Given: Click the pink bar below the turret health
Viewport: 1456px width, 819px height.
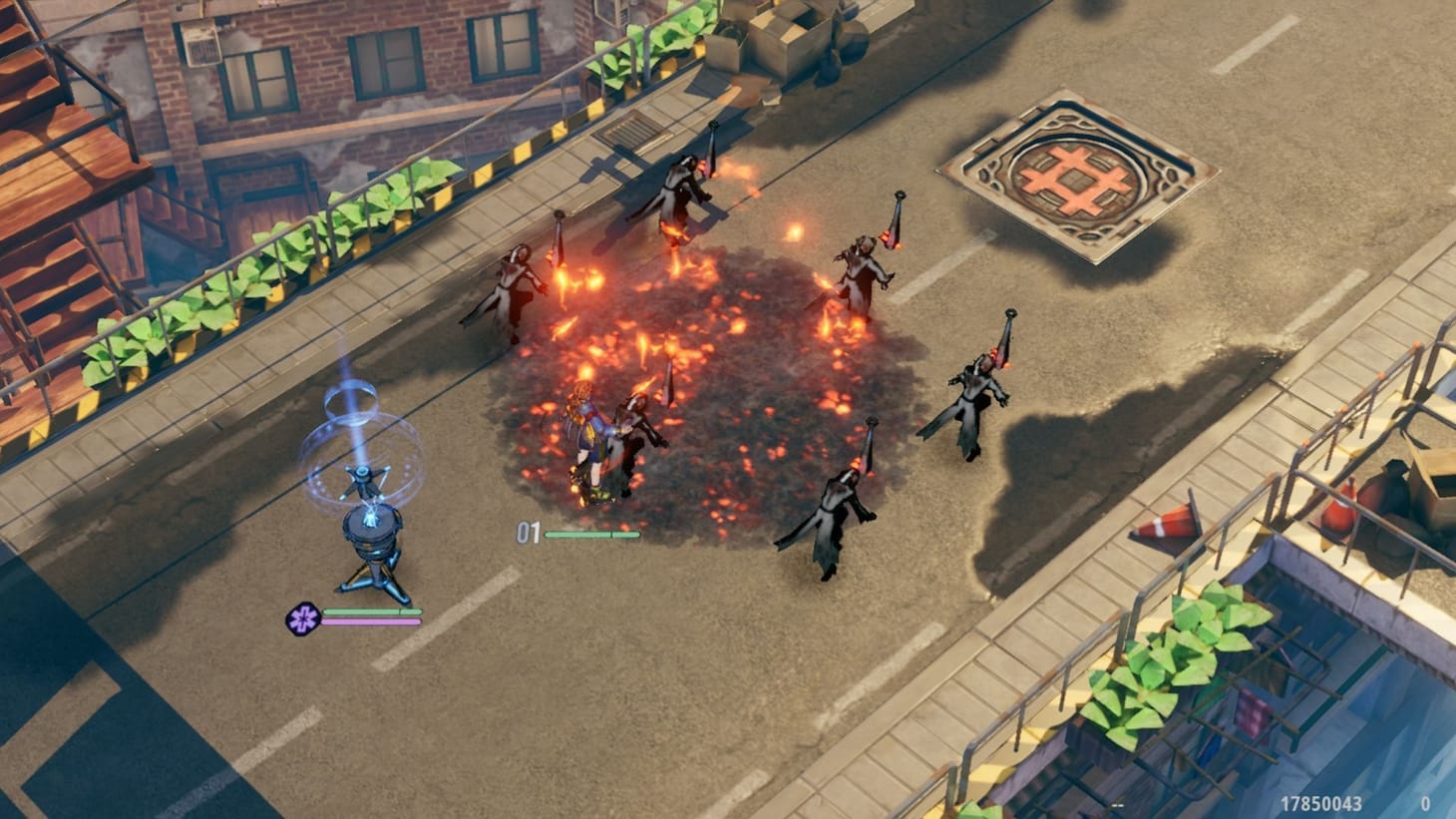Looking at the screenshot, I should tap(371, 621).
